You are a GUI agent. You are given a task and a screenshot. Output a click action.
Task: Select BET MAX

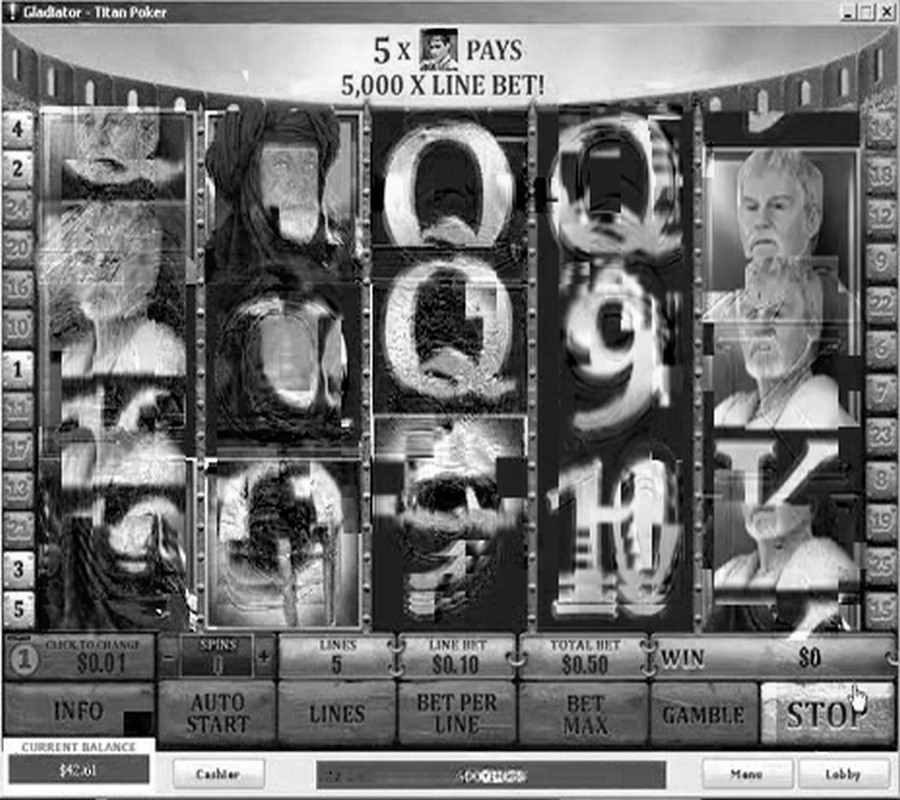click(585, 714)
